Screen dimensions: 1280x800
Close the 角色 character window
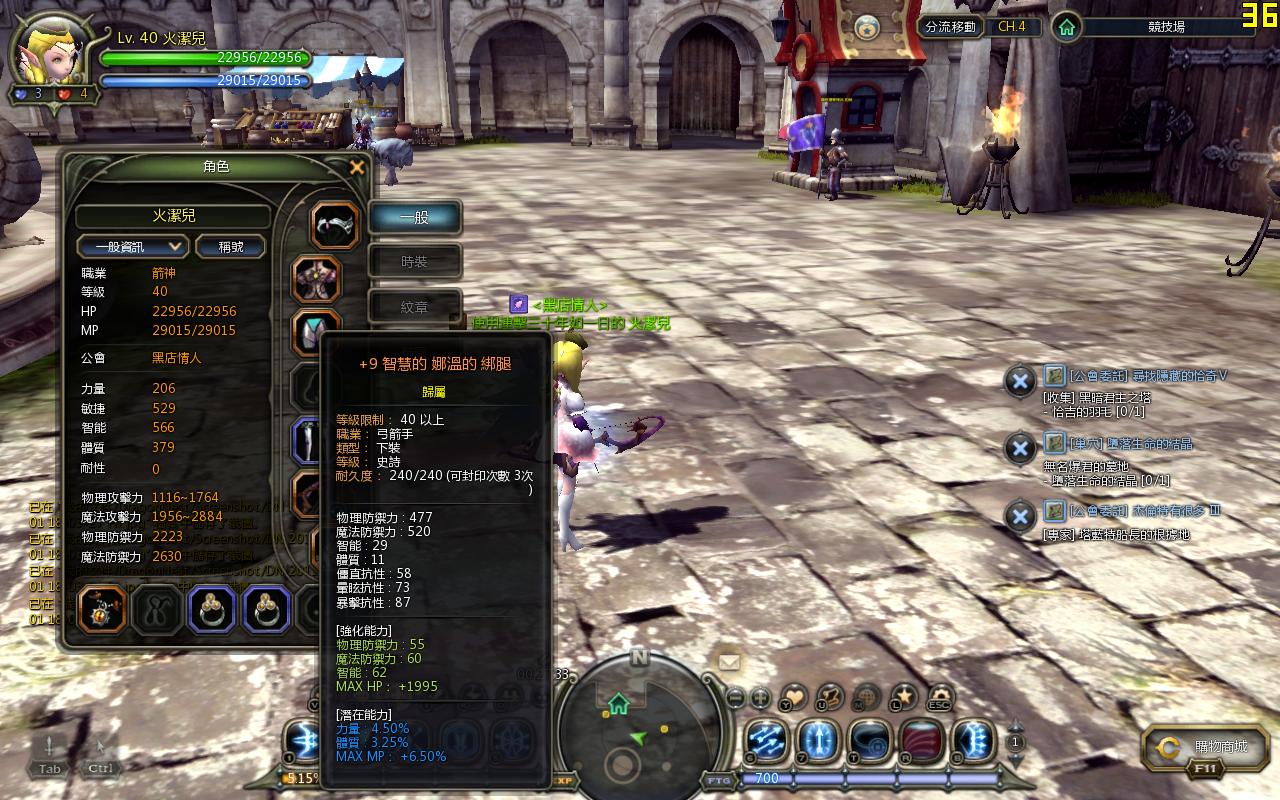357,168
